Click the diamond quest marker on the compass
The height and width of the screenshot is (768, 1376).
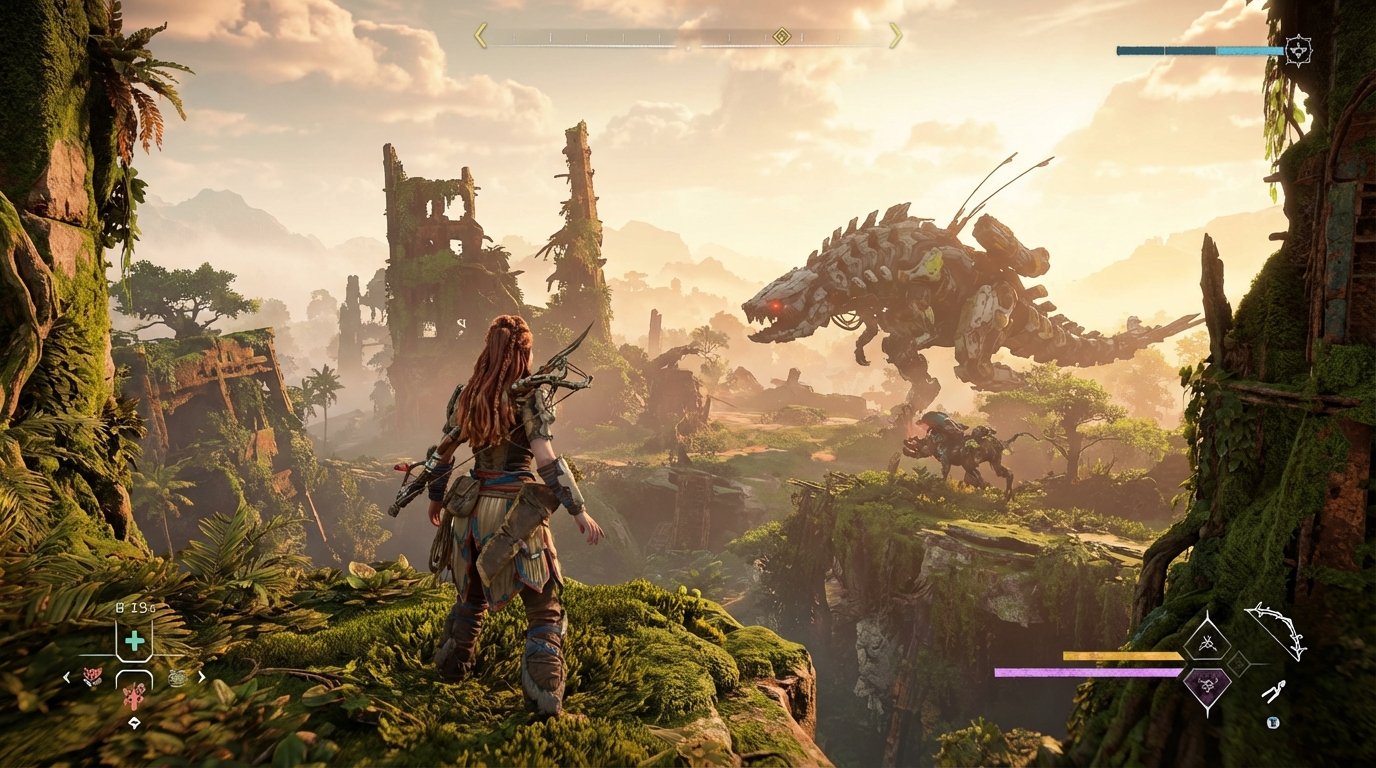[x=781, y=36]
